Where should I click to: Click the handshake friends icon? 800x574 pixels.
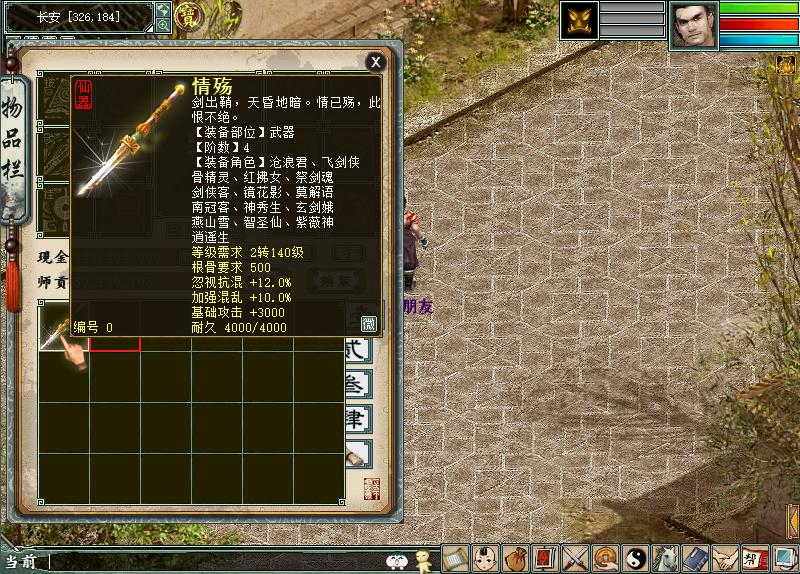click(x=726, y=558)
